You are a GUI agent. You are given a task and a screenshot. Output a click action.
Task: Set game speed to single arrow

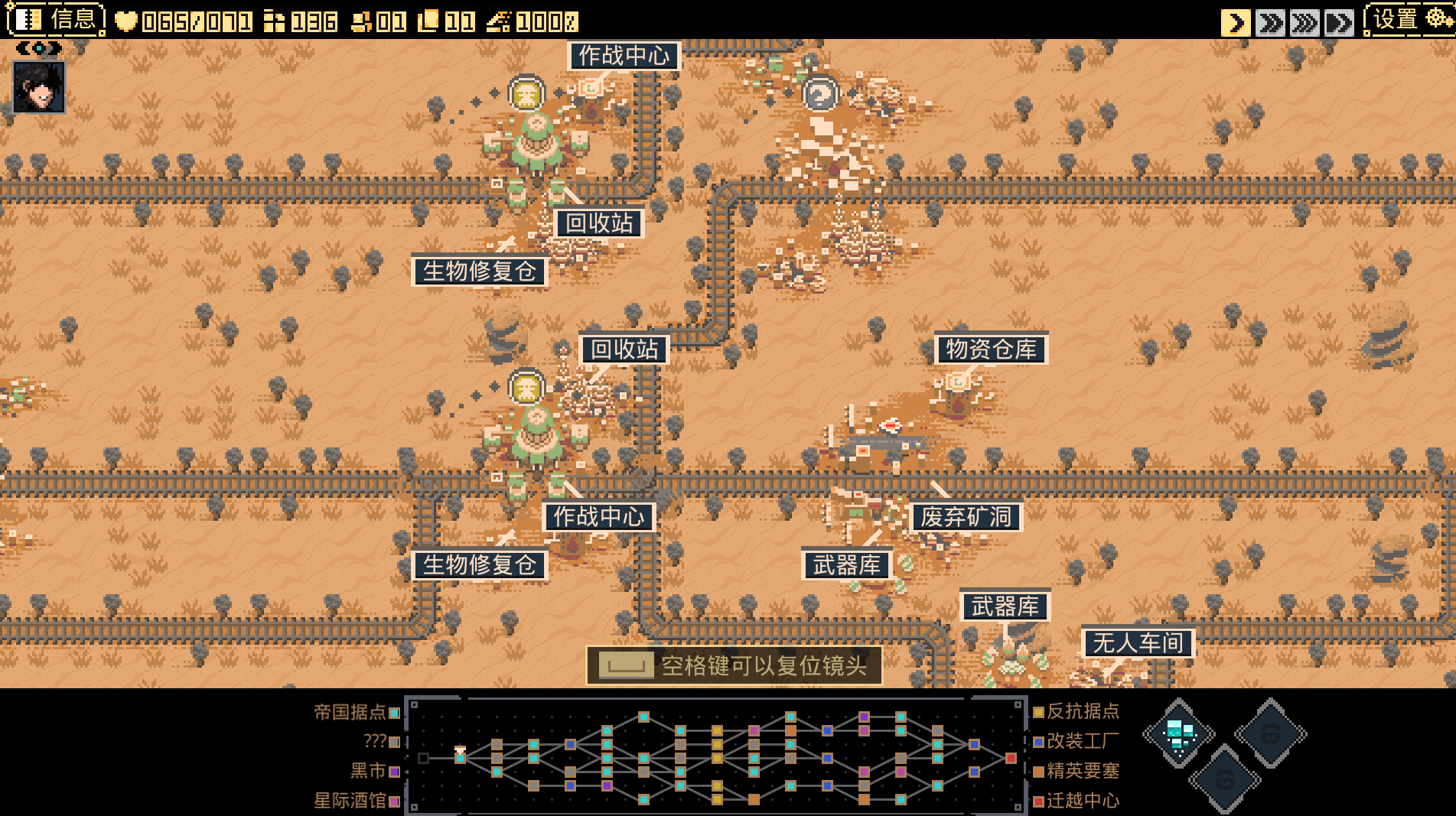point(1236,23)
